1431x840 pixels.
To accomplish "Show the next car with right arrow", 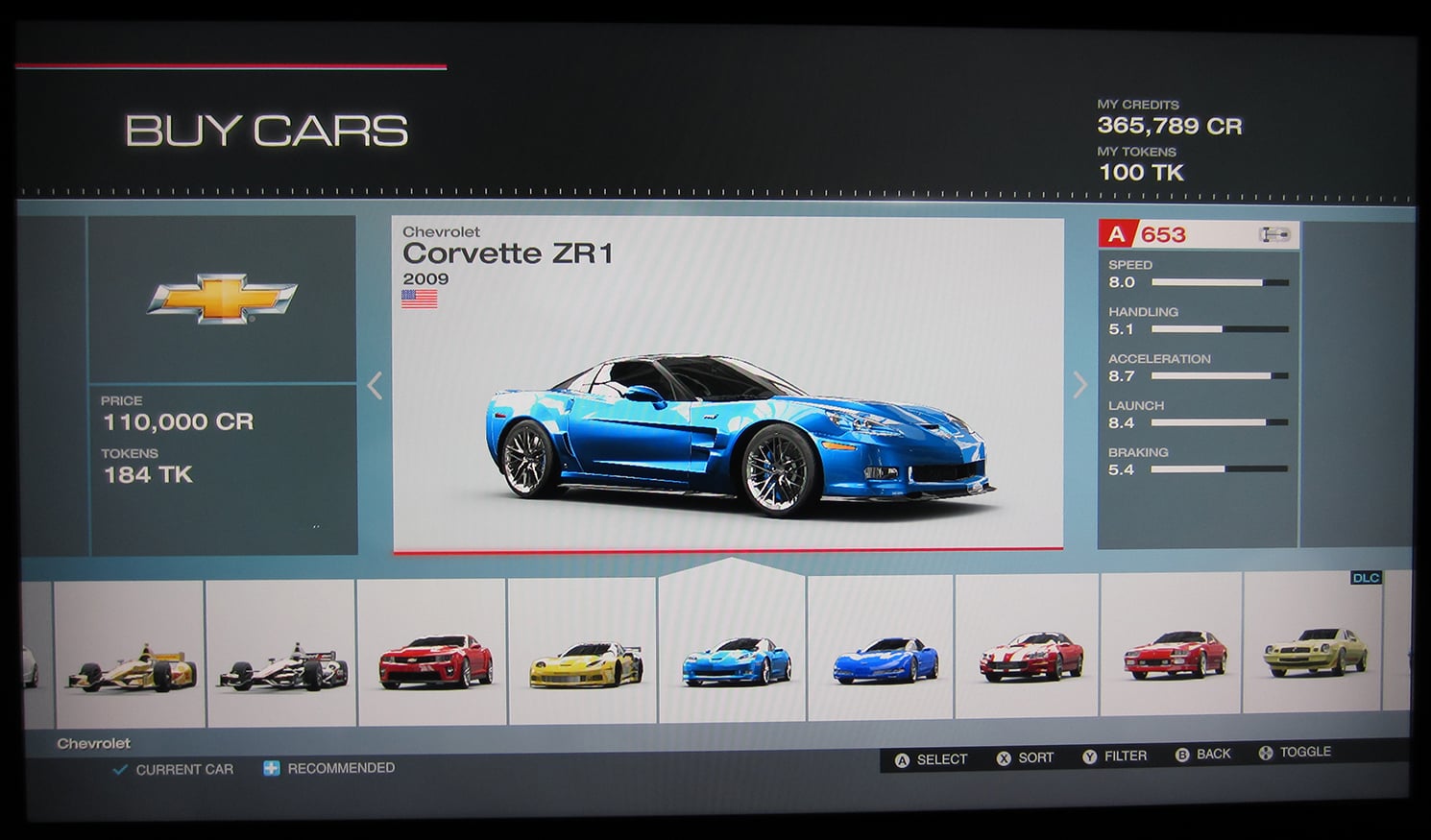I will click(1079, 385).
